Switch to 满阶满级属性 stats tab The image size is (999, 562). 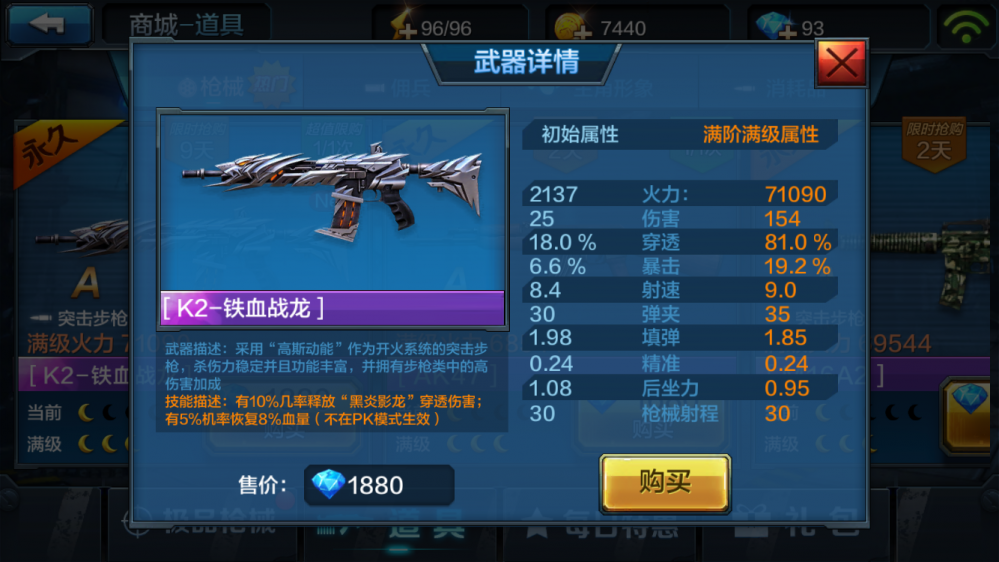761,134
